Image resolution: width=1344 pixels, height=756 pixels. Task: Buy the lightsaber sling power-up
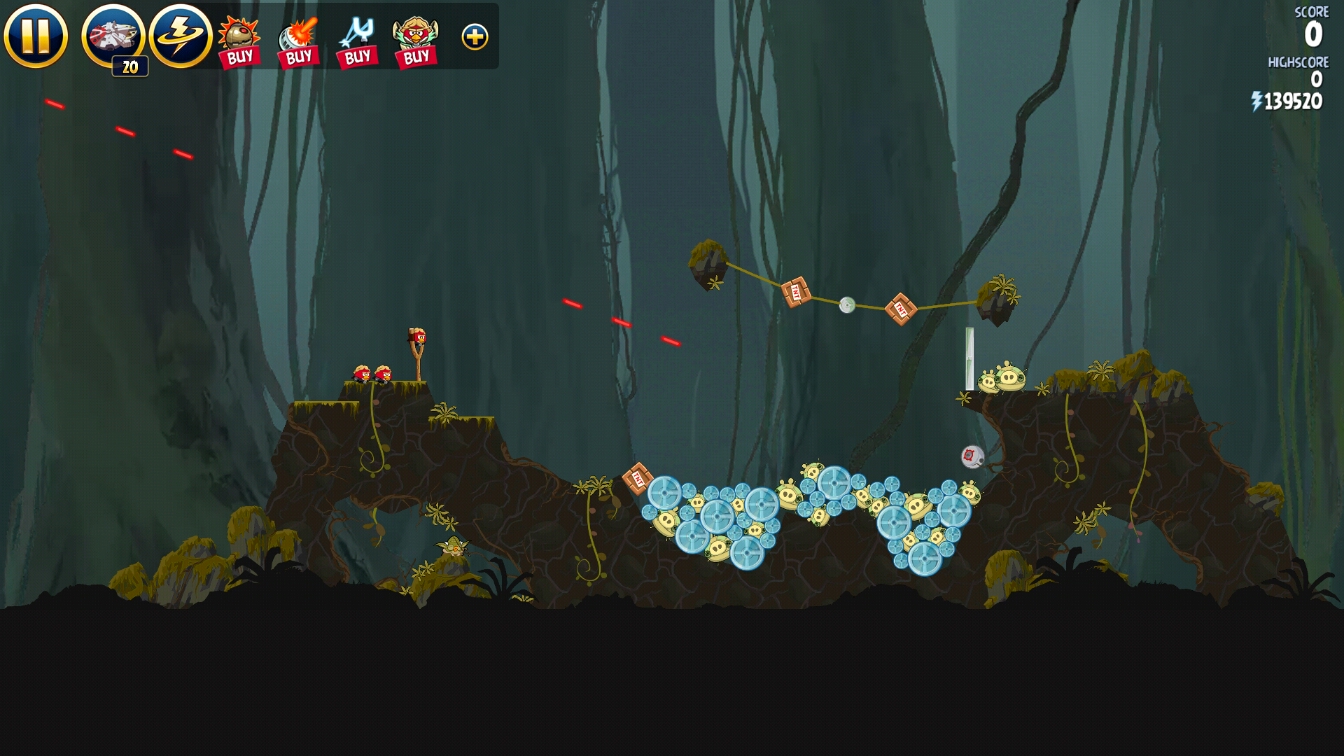pos(357,41)
